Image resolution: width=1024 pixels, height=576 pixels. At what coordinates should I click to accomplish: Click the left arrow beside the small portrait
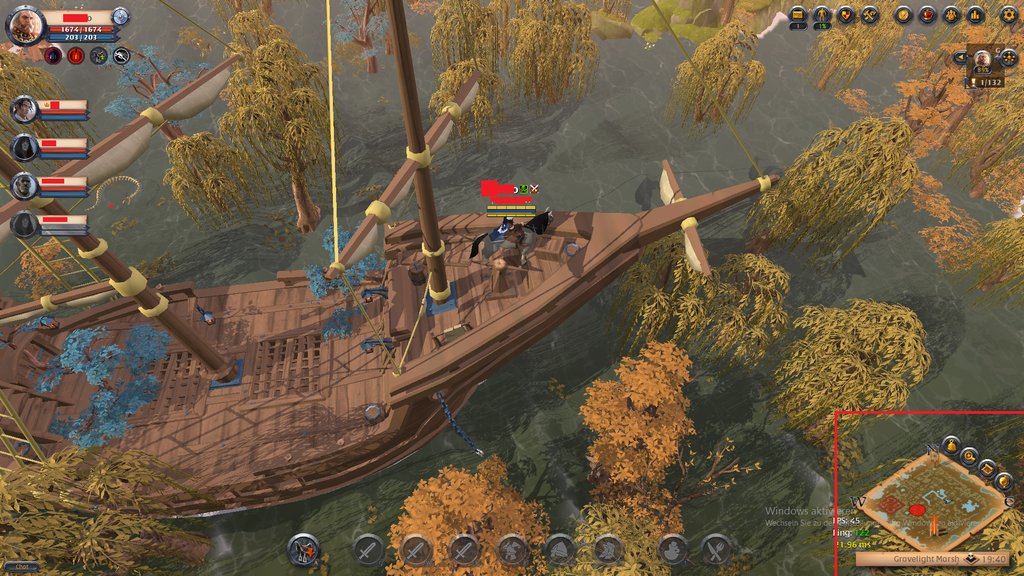(x=961, y=58)
